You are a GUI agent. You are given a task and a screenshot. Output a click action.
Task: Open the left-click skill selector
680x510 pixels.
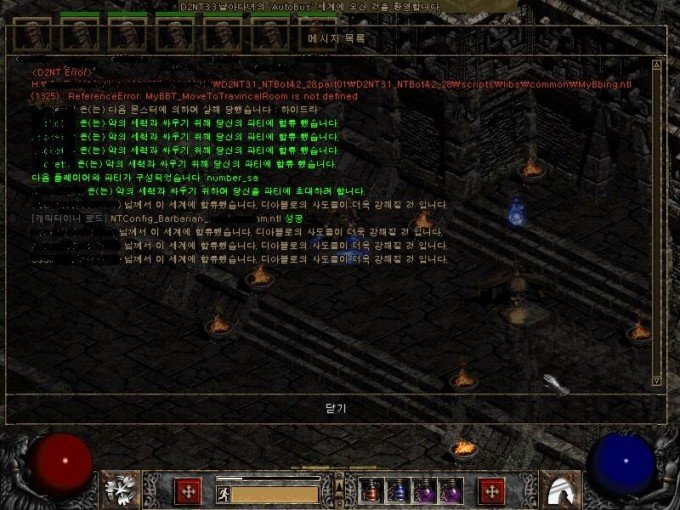click(122, 489)
